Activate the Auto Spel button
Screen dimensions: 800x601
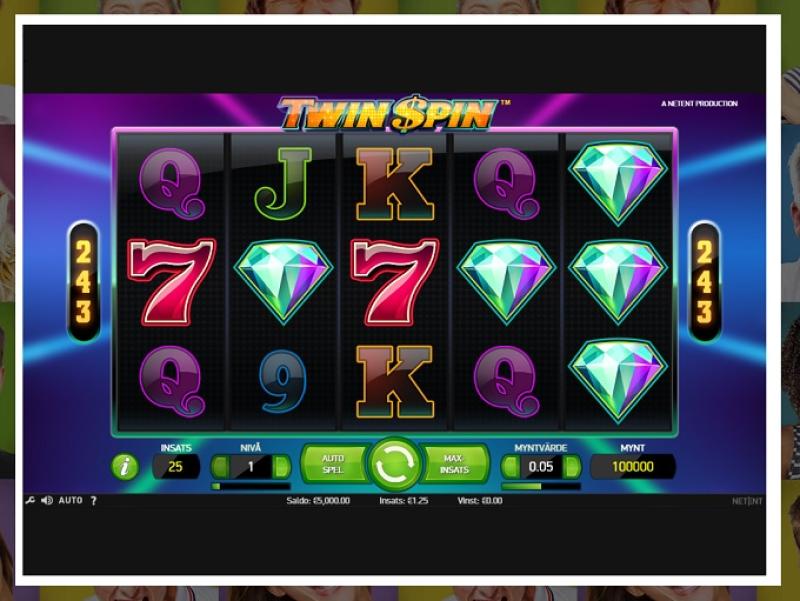point(332,464)
